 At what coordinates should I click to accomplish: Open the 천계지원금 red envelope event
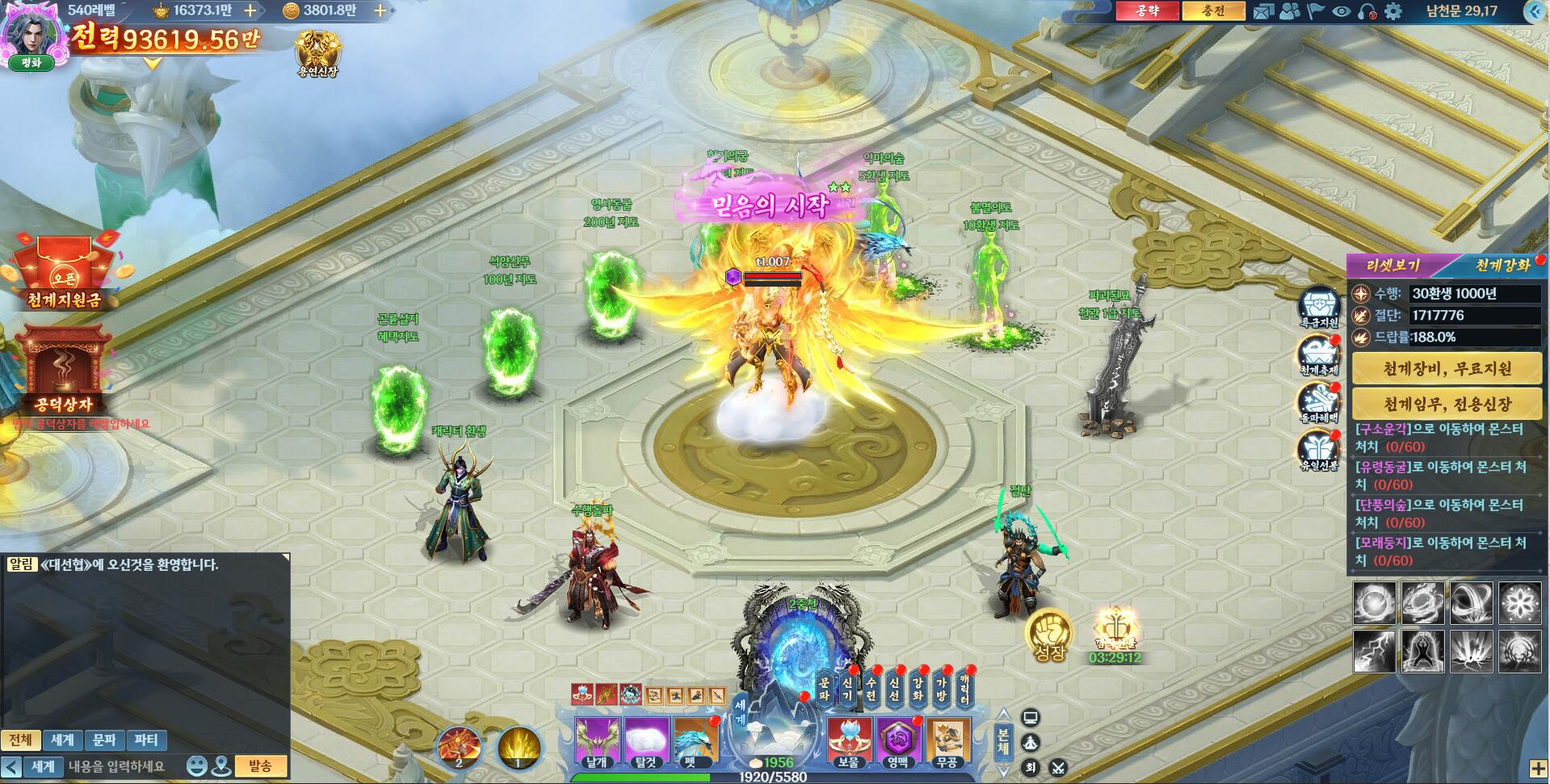click(63, 275)
